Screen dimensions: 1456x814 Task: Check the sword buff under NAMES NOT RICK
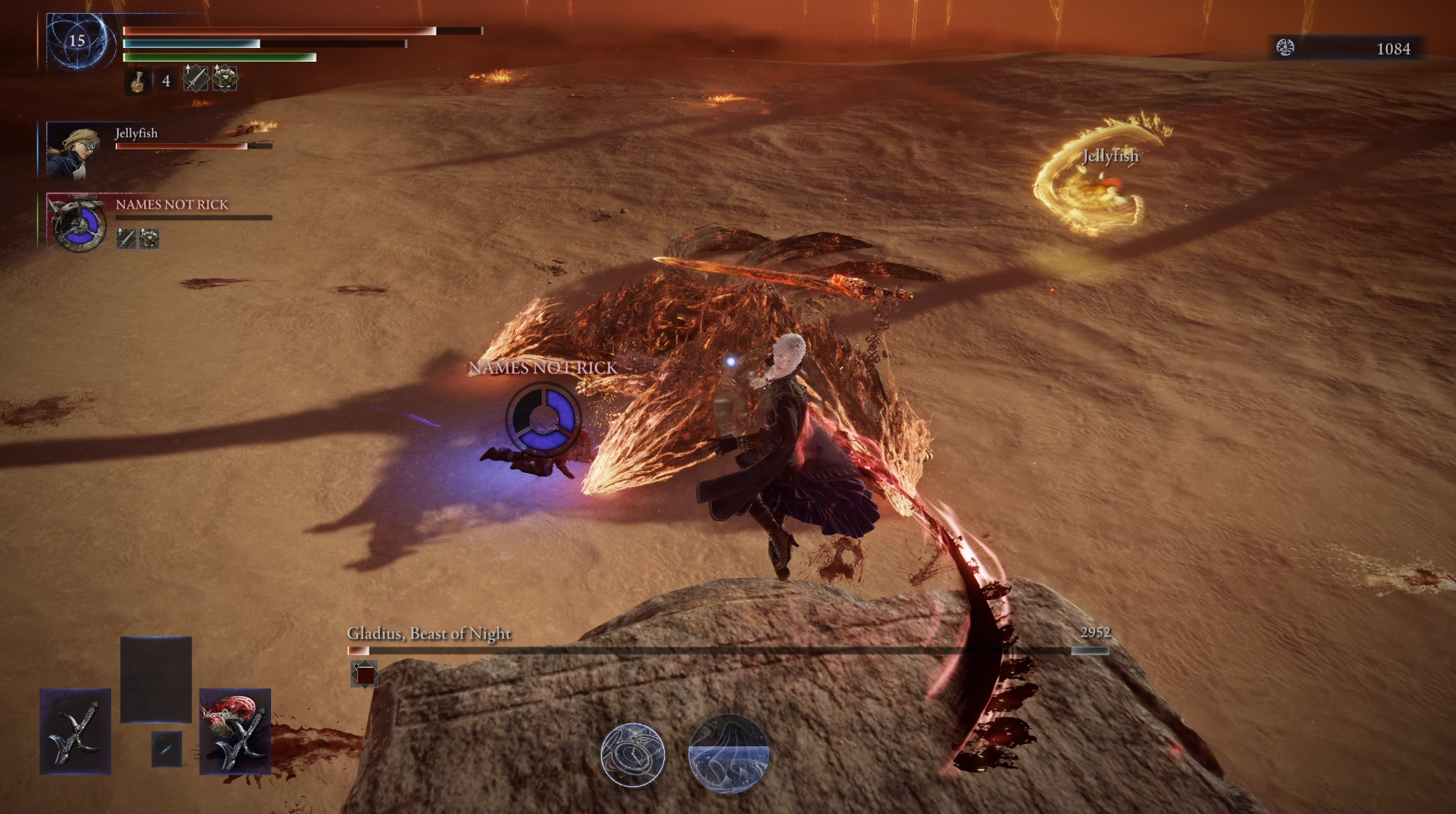pos(126,239)
